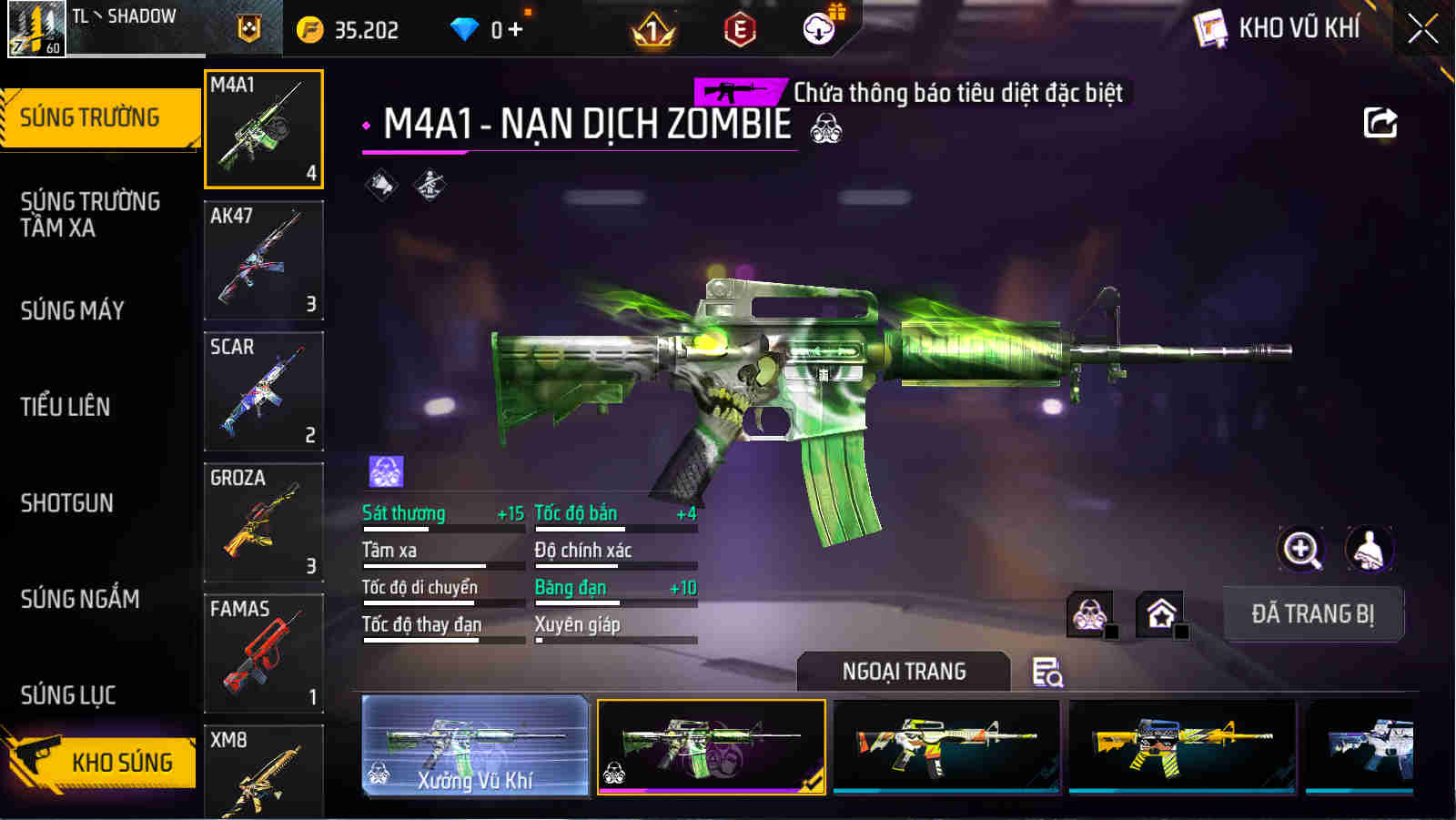Screen dimensions: 1456x820
Task: Open the cloud gift download icon
Action: pos(820,28)
